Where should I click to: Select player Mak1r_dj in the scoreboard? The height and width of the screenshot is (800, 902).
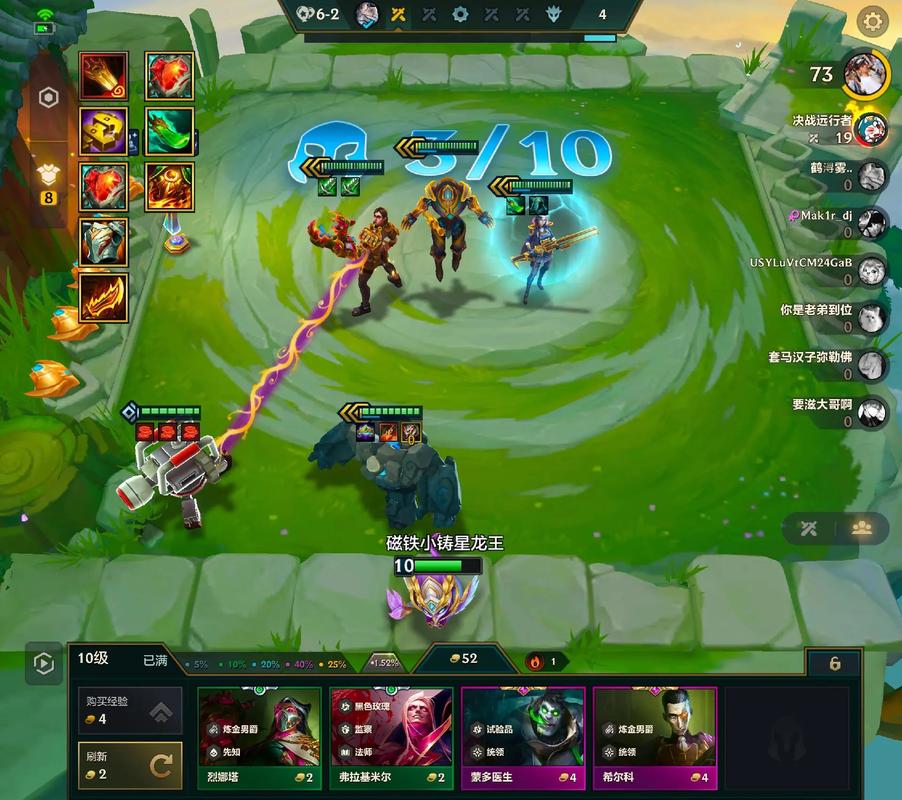coord(872,222)
